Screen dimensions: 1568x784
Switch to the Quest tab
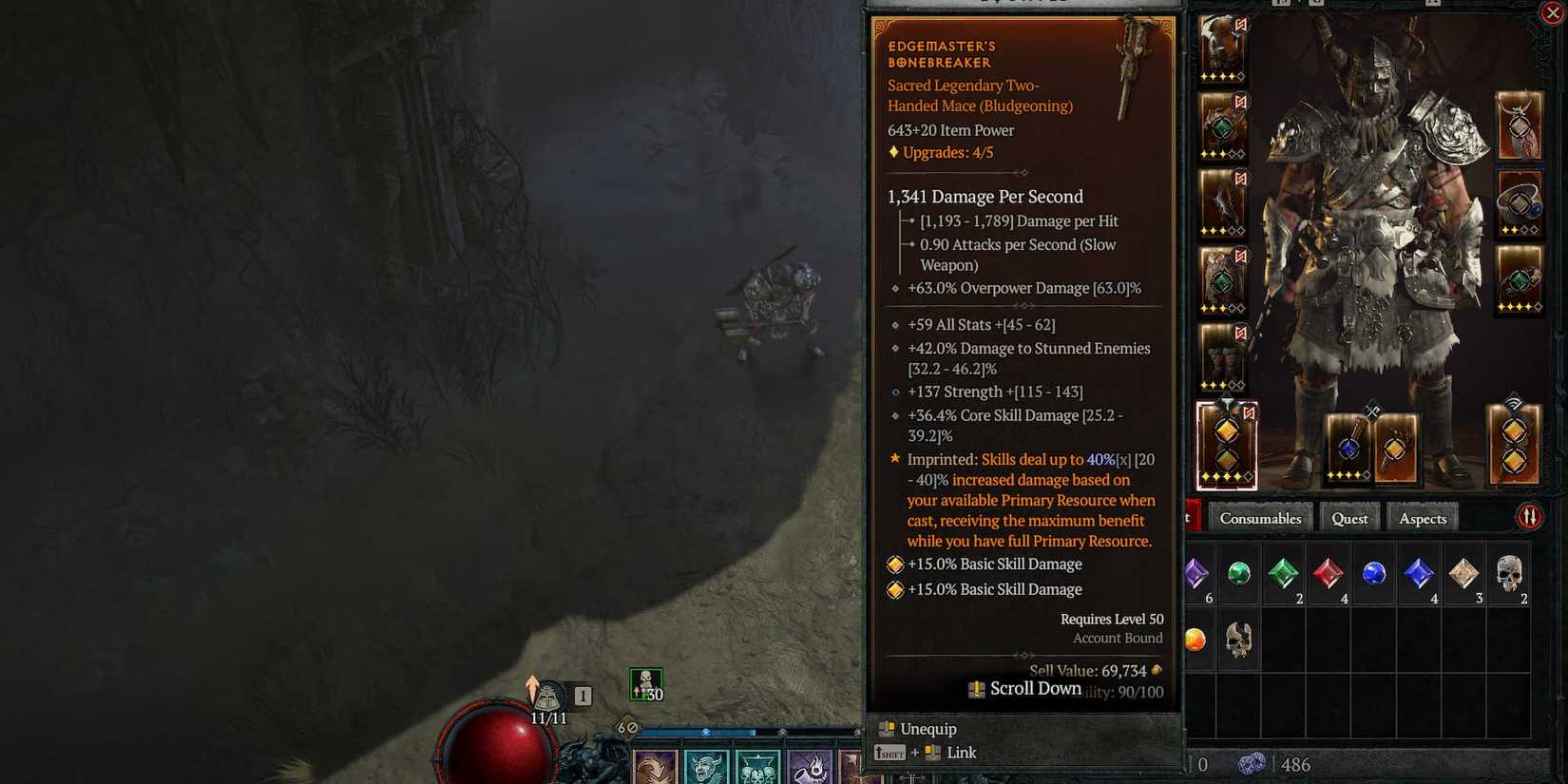(x=1349, y=517)
